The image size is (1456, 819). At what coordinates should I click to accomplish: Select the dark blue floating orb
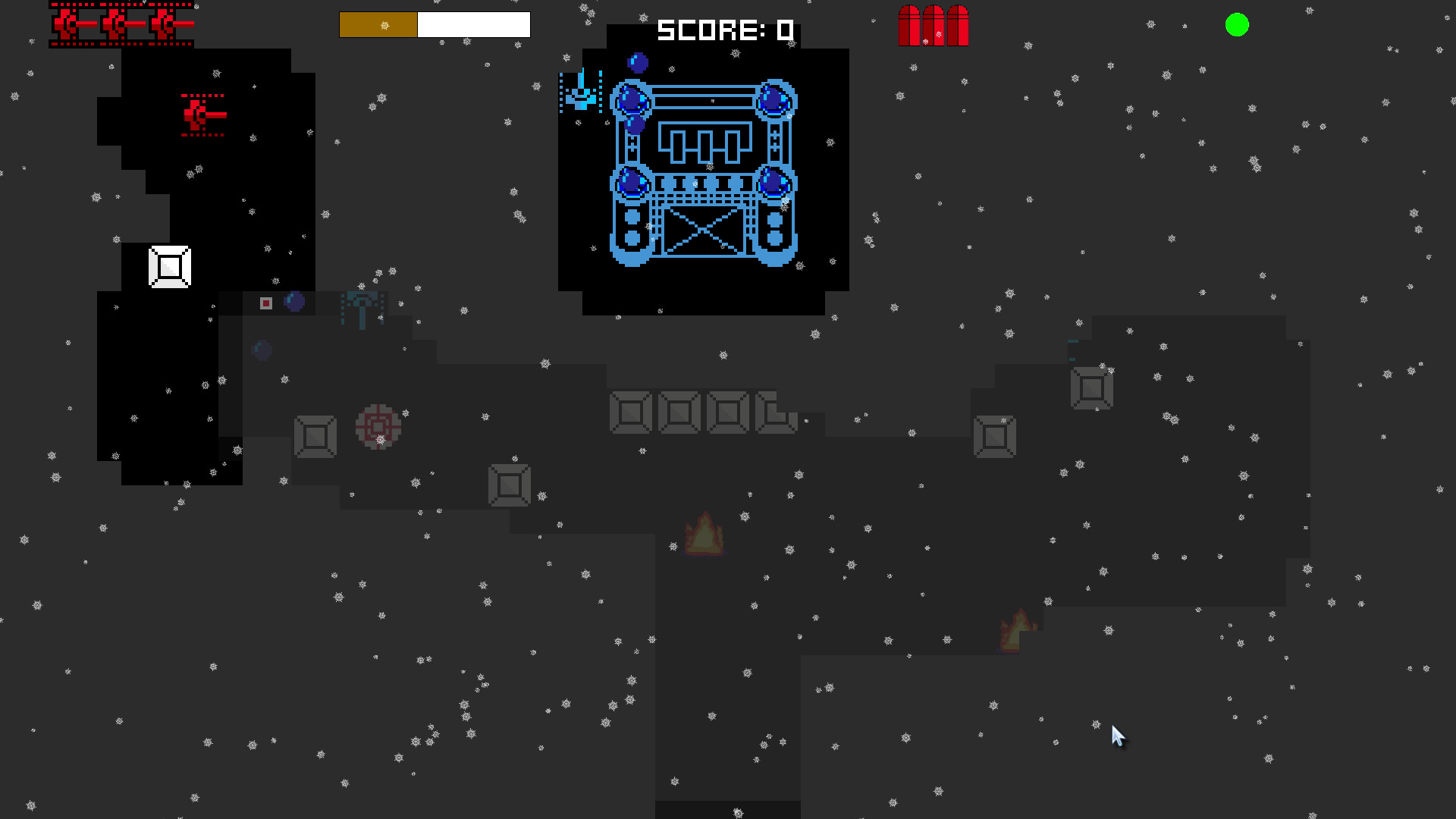[262, 350]
